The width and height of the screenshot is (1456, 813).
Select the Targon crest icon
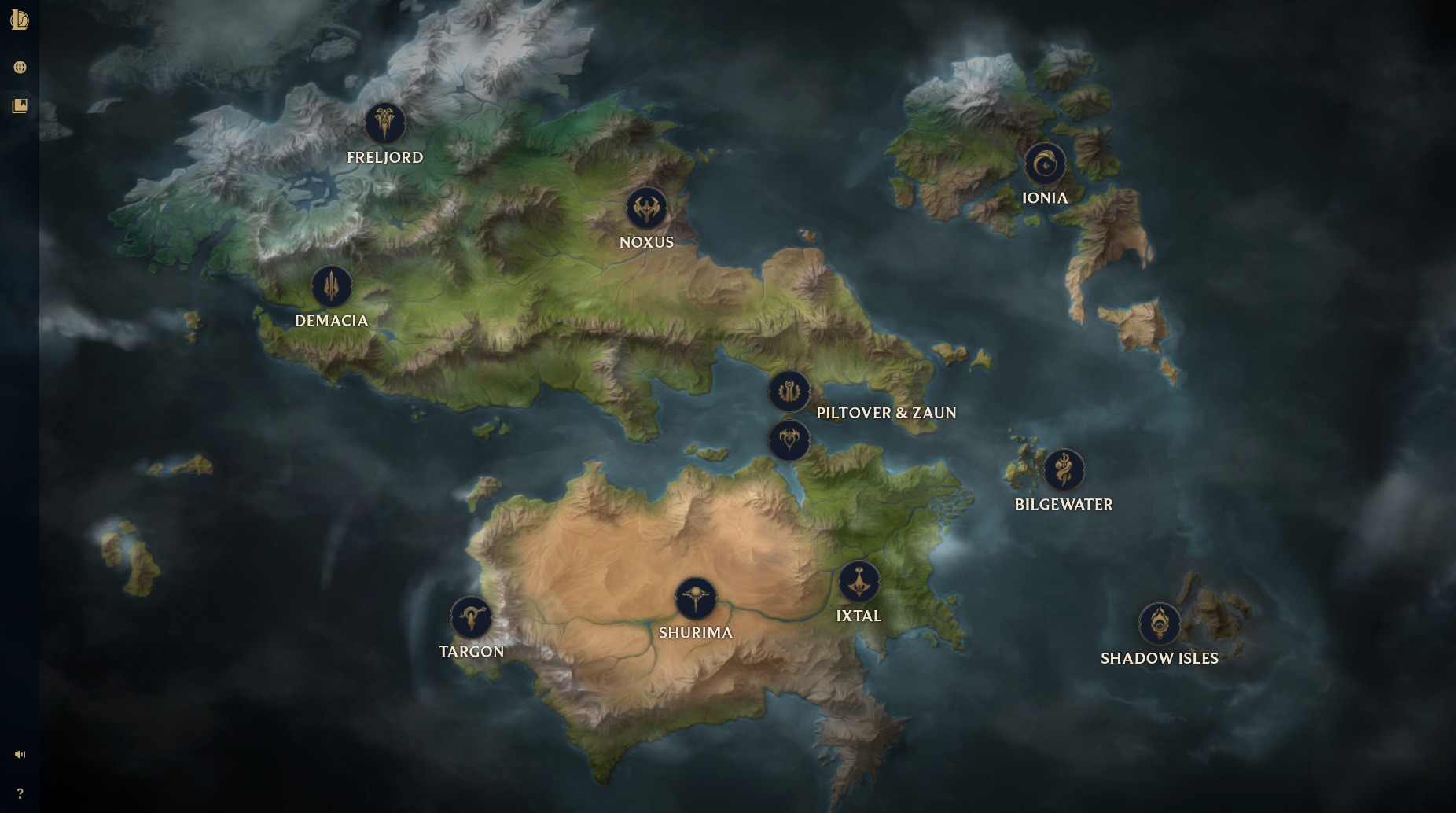(470, 618)
